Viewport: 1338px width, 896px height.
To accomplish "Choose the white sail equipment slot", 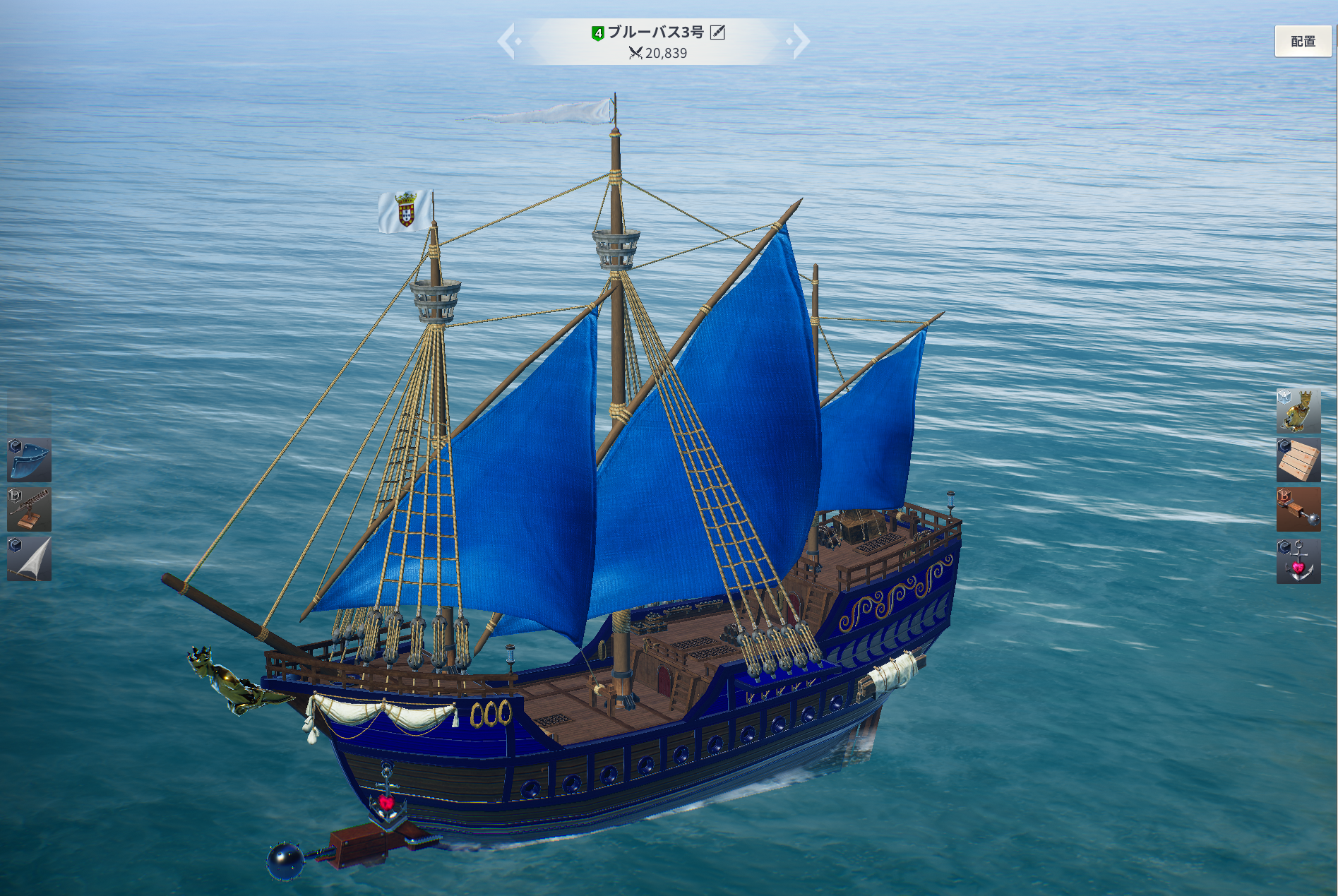I will click(29, 558).
